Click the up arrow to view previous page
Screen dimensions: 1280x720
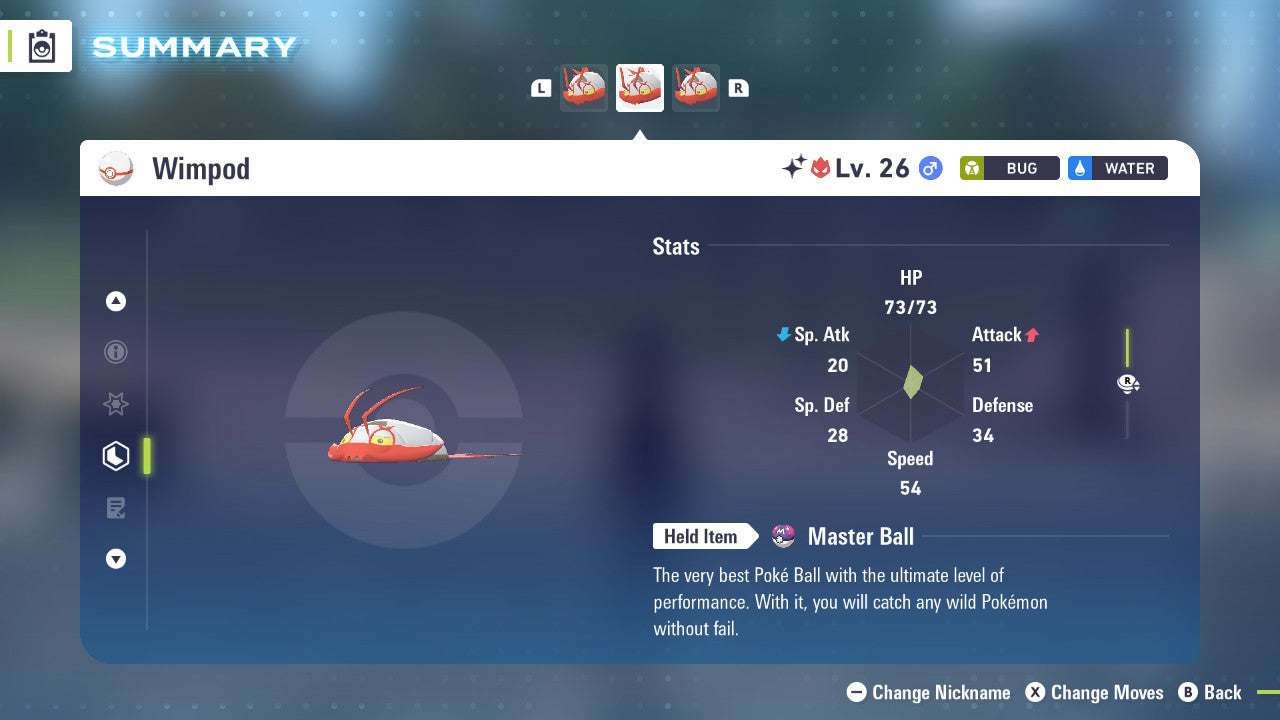coord(116,301)
